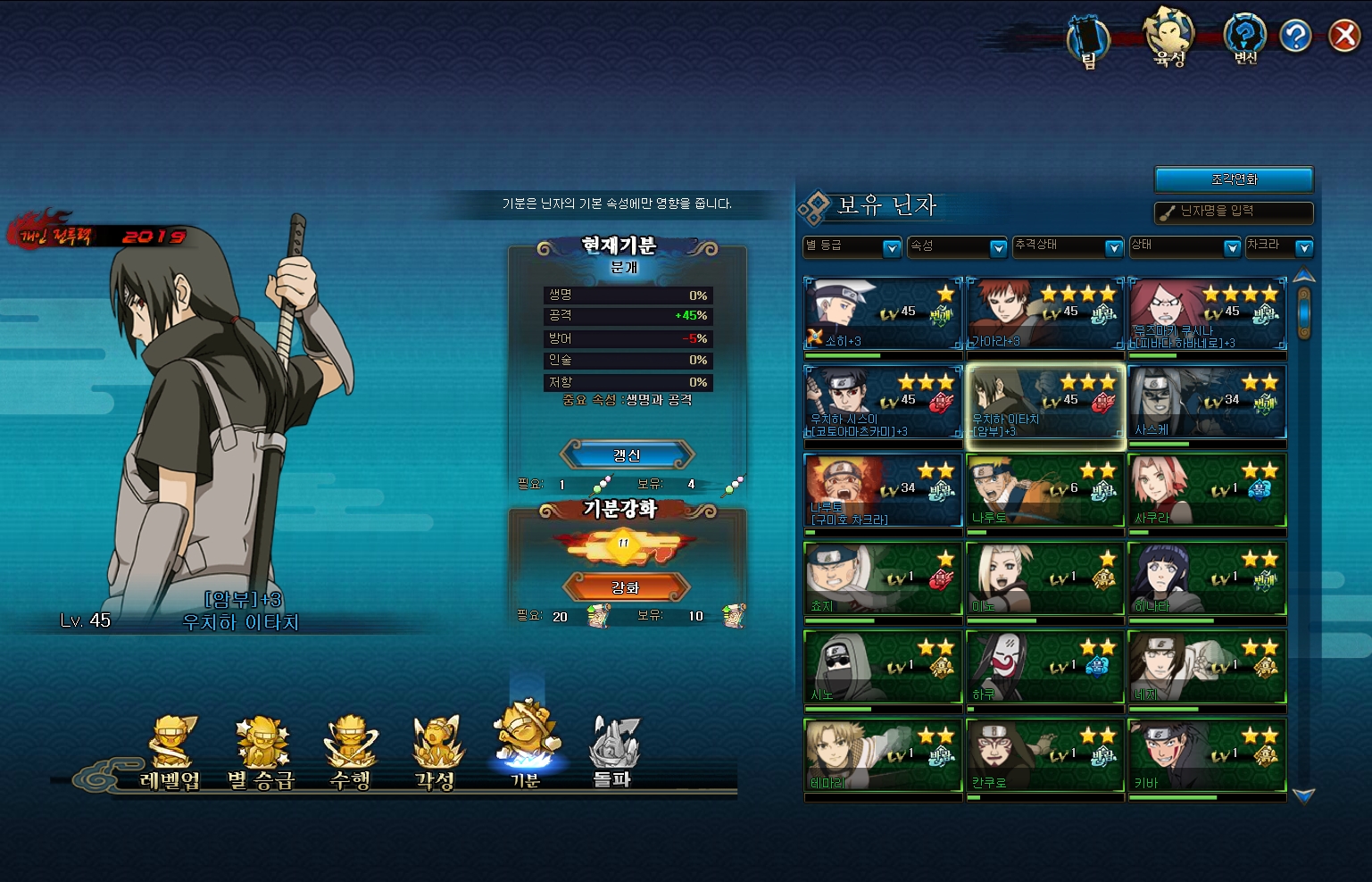Click the ninja list scroll down arrow

coord(1303,795)
